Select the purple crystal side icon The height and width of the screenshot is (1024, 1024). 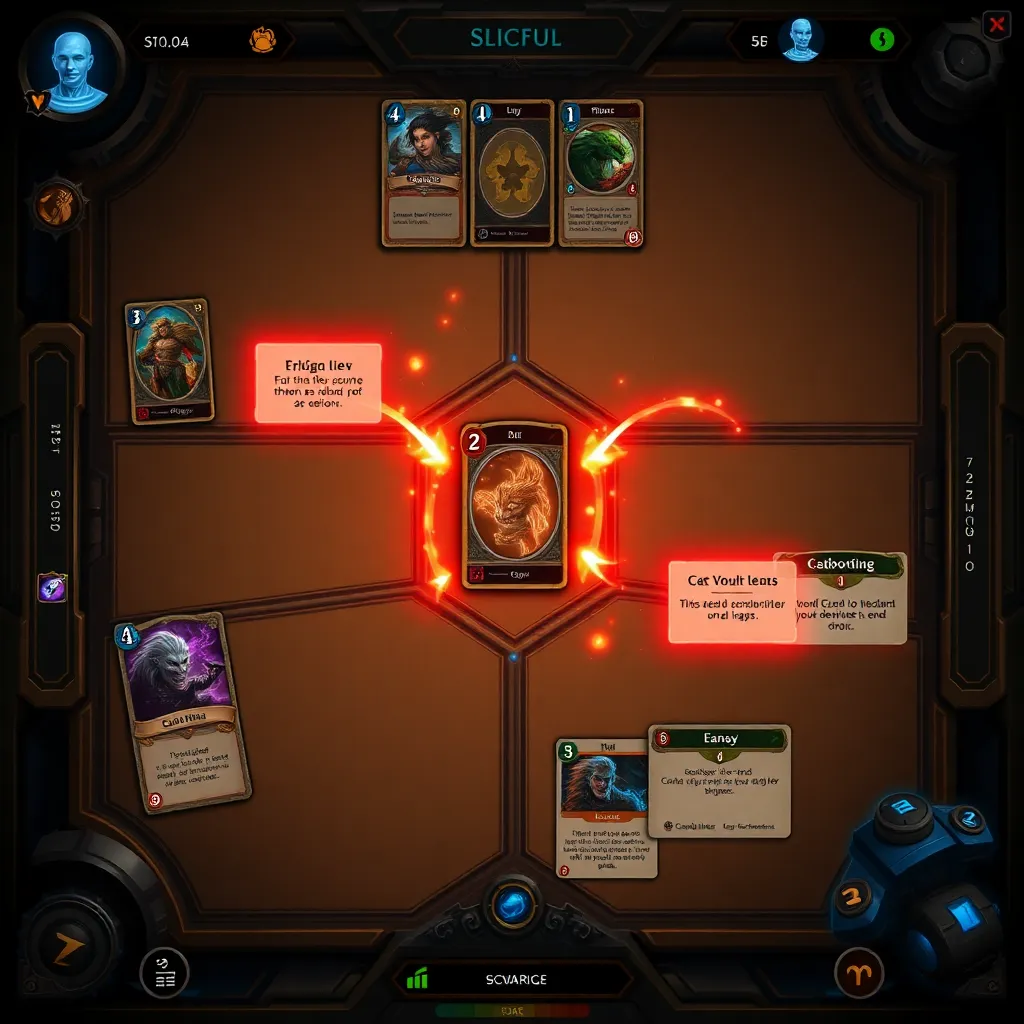[52, 587]
